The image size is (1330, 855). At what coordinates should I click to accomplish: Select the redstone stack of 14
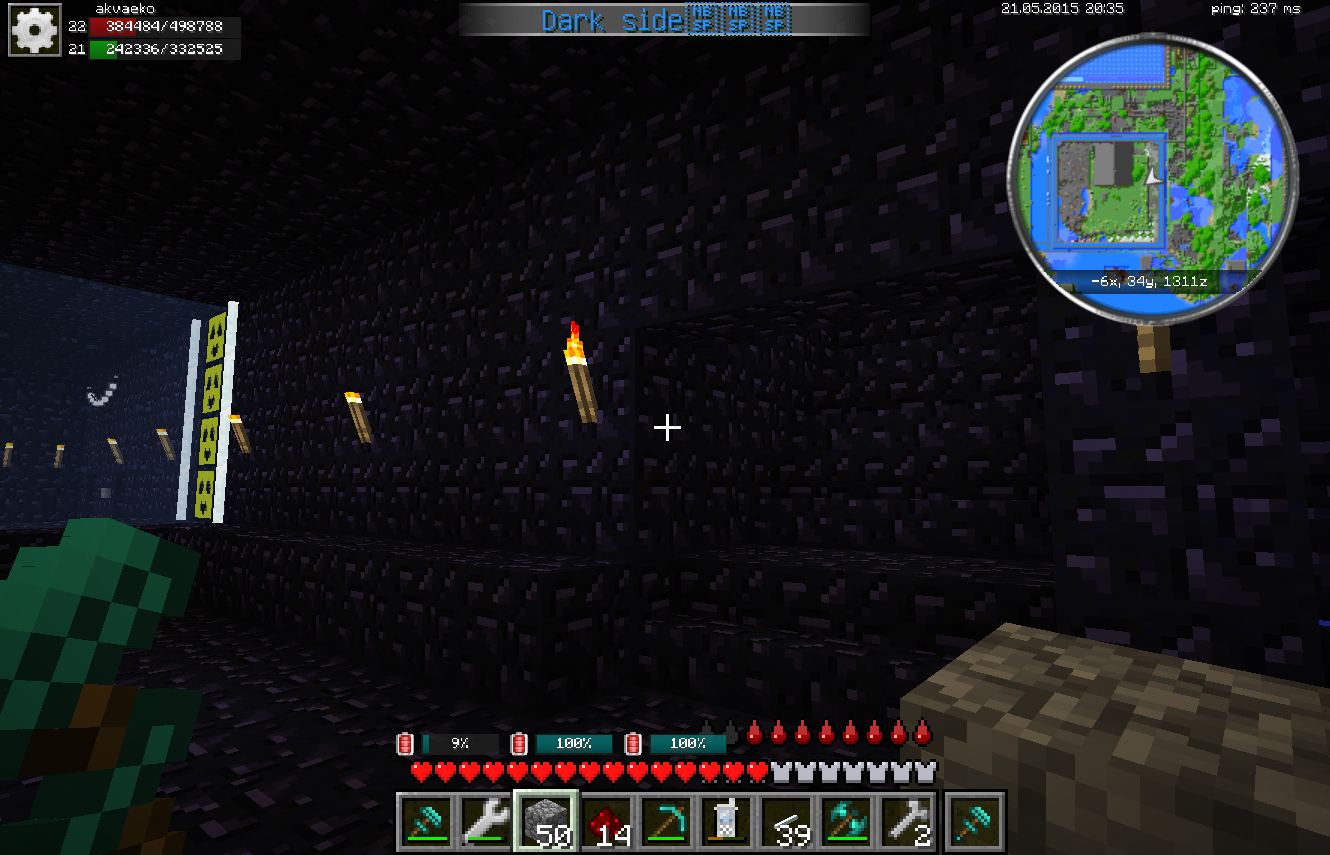(606, 821)
